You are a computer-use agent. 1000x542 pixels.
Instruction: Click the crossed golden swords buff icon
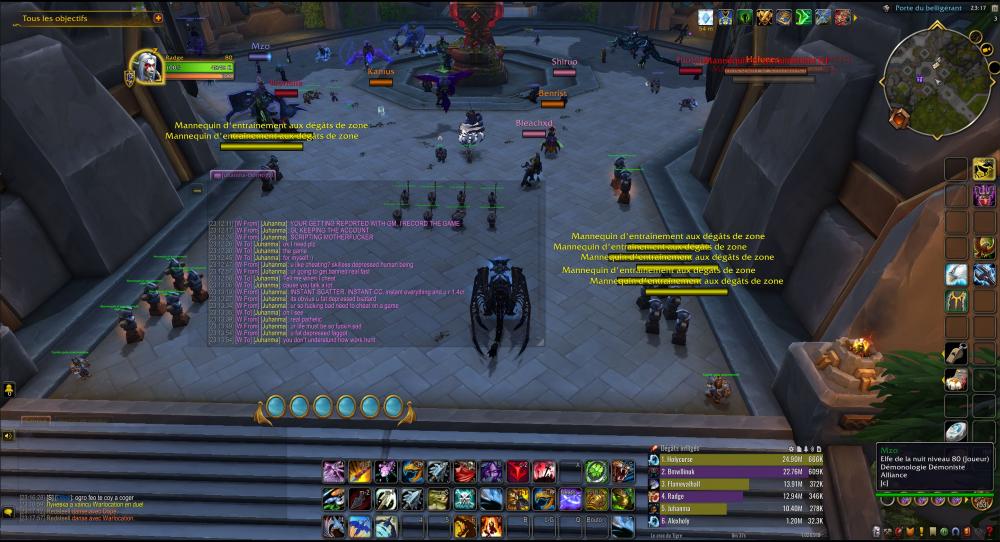[x=766, y=17]
